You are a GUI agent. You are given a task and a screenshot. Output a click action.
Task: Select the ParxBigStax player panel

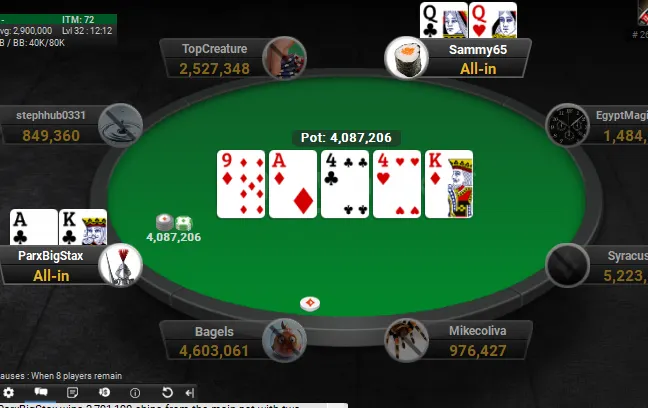[x=50, y=265]
